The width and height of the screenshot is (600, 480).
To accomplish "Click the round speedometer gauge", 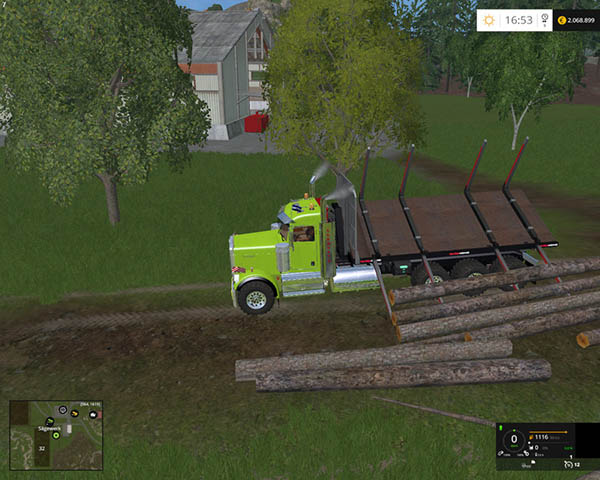I will click(x=514, y=439).
